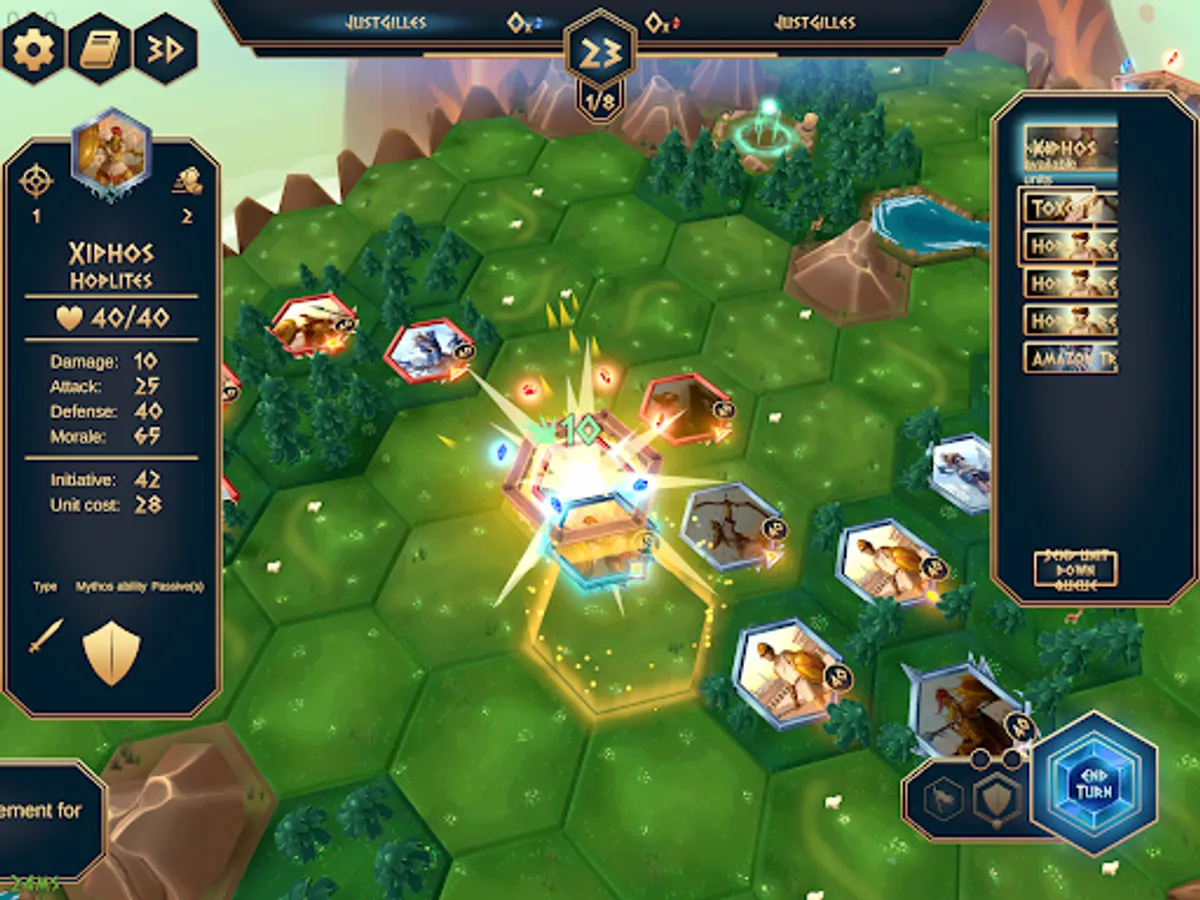Select the red-framed enemy griffin unit tile
1200x900 pixels.
click(311, 323)
